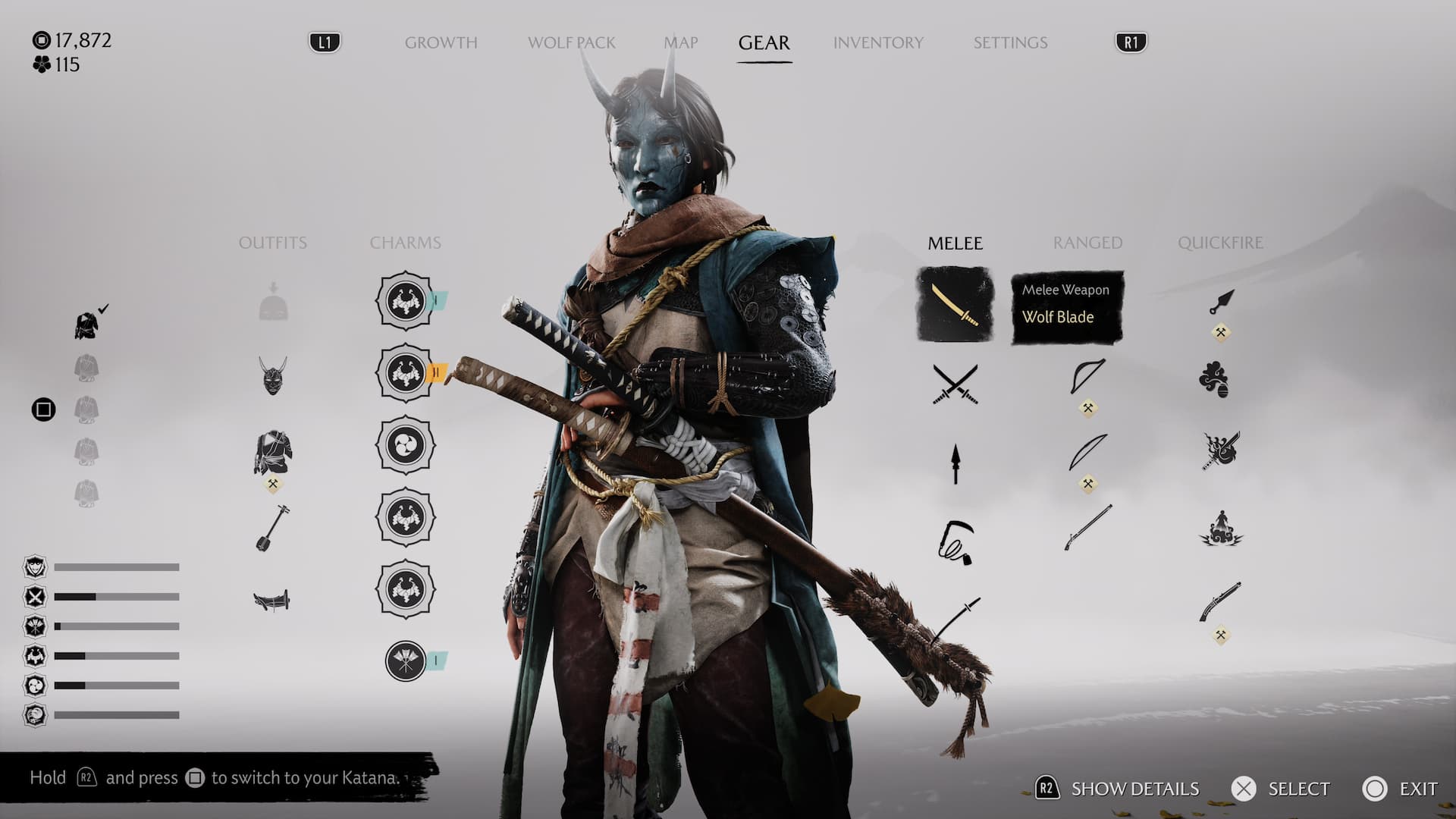Open the body armor outfit slot
Screen dimensions: 1456x819
tap(273, 453)
